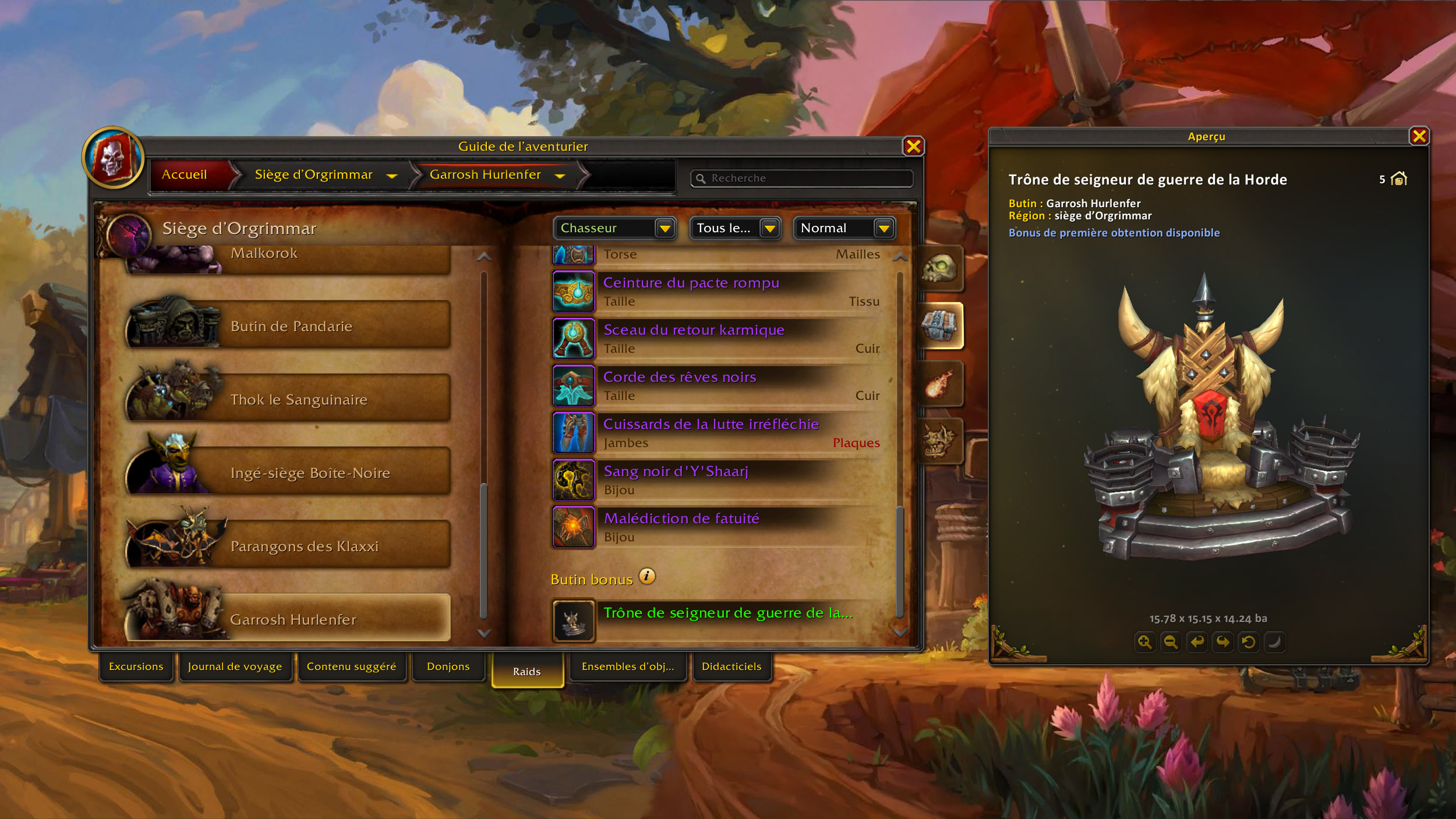Select the Thok le Sanguinaire boss
This screenshot has height=819, width=1456.
click(x=298, y=400)
